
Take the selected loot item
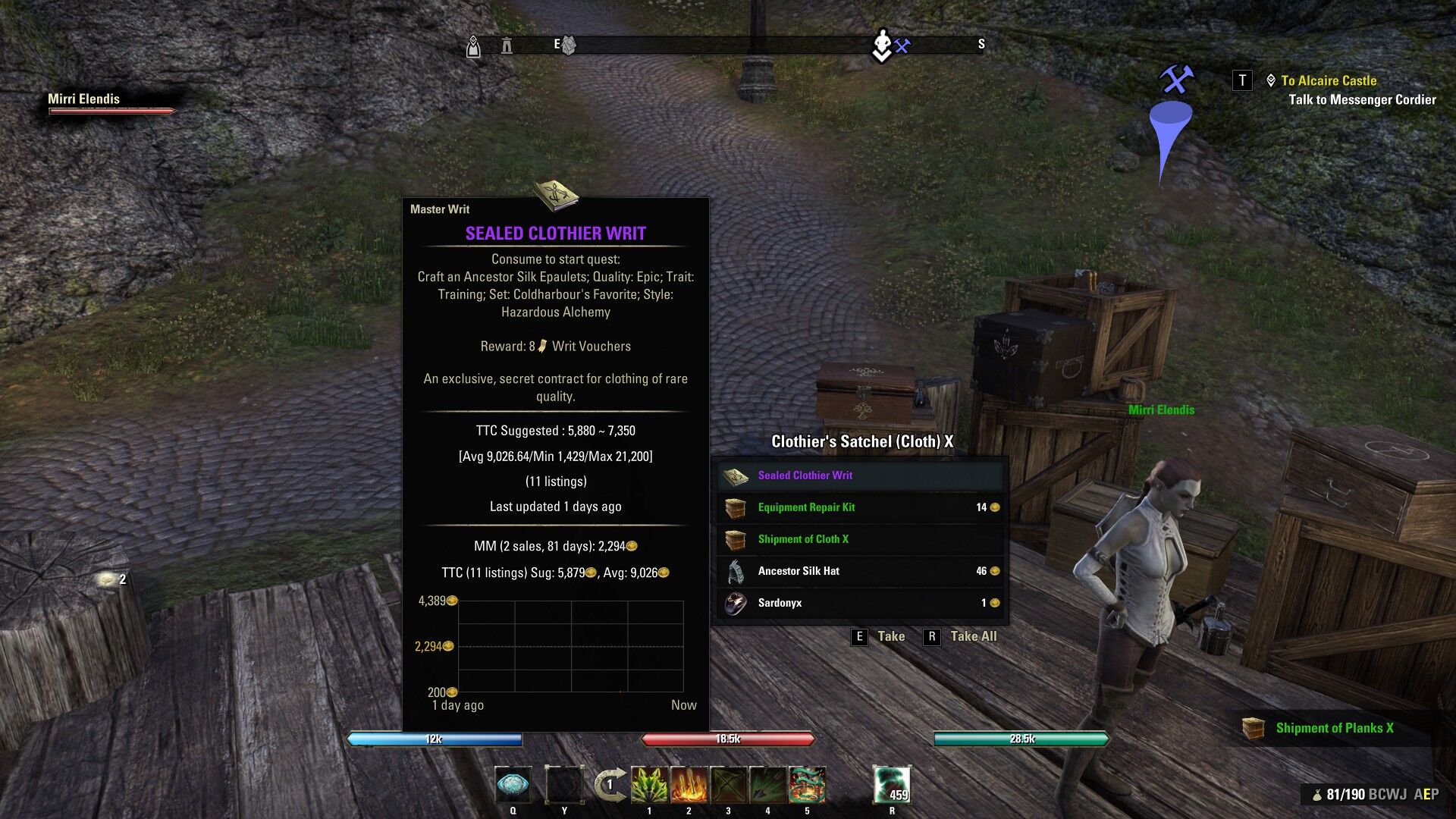pyautogui.click(x=880, y=636)
